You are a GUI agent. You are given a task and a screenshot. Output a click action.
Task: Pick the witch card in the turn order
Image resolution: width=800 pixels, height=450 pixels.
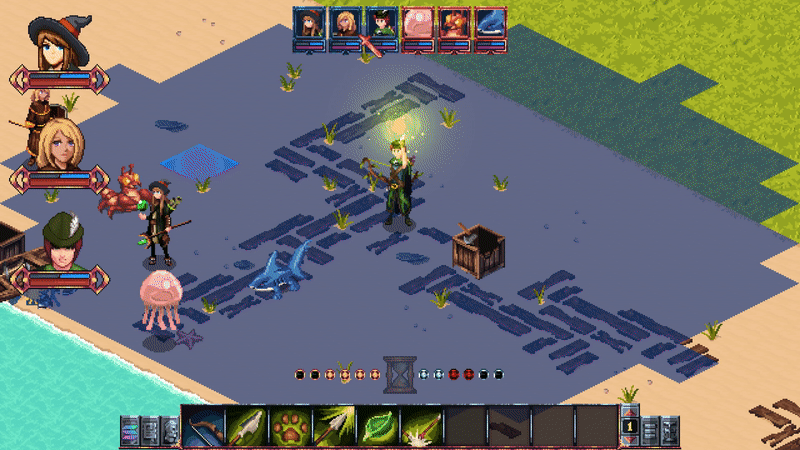click(309, 24)
